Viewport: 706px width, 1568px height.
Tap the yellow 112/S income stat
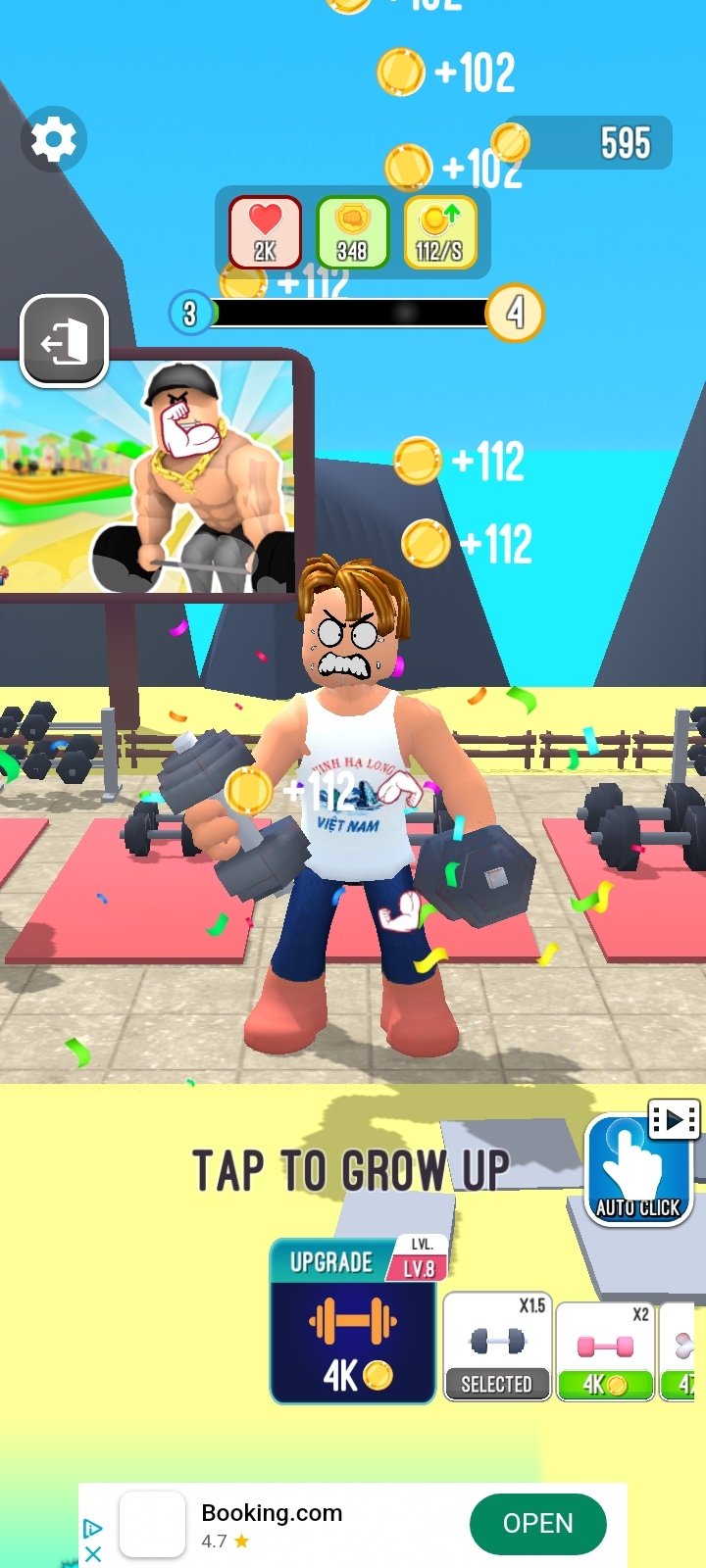(439, 232)
